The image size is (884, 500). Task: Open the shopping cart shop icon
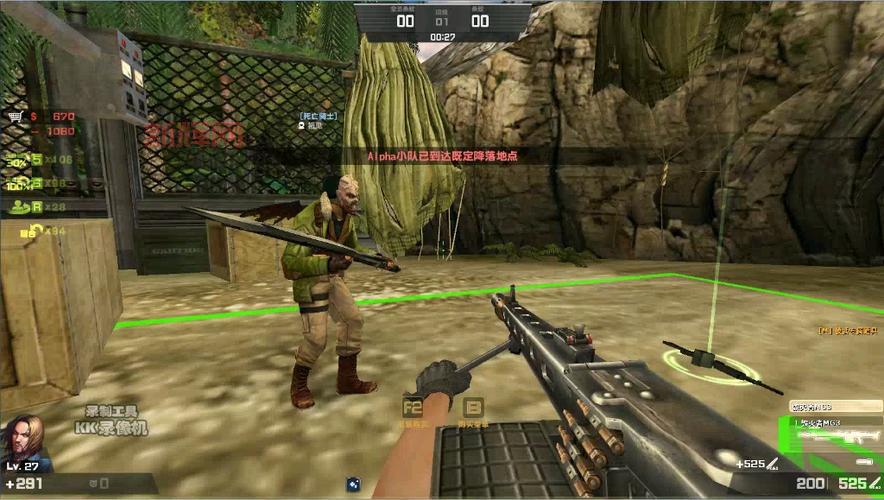click(15, 116)
